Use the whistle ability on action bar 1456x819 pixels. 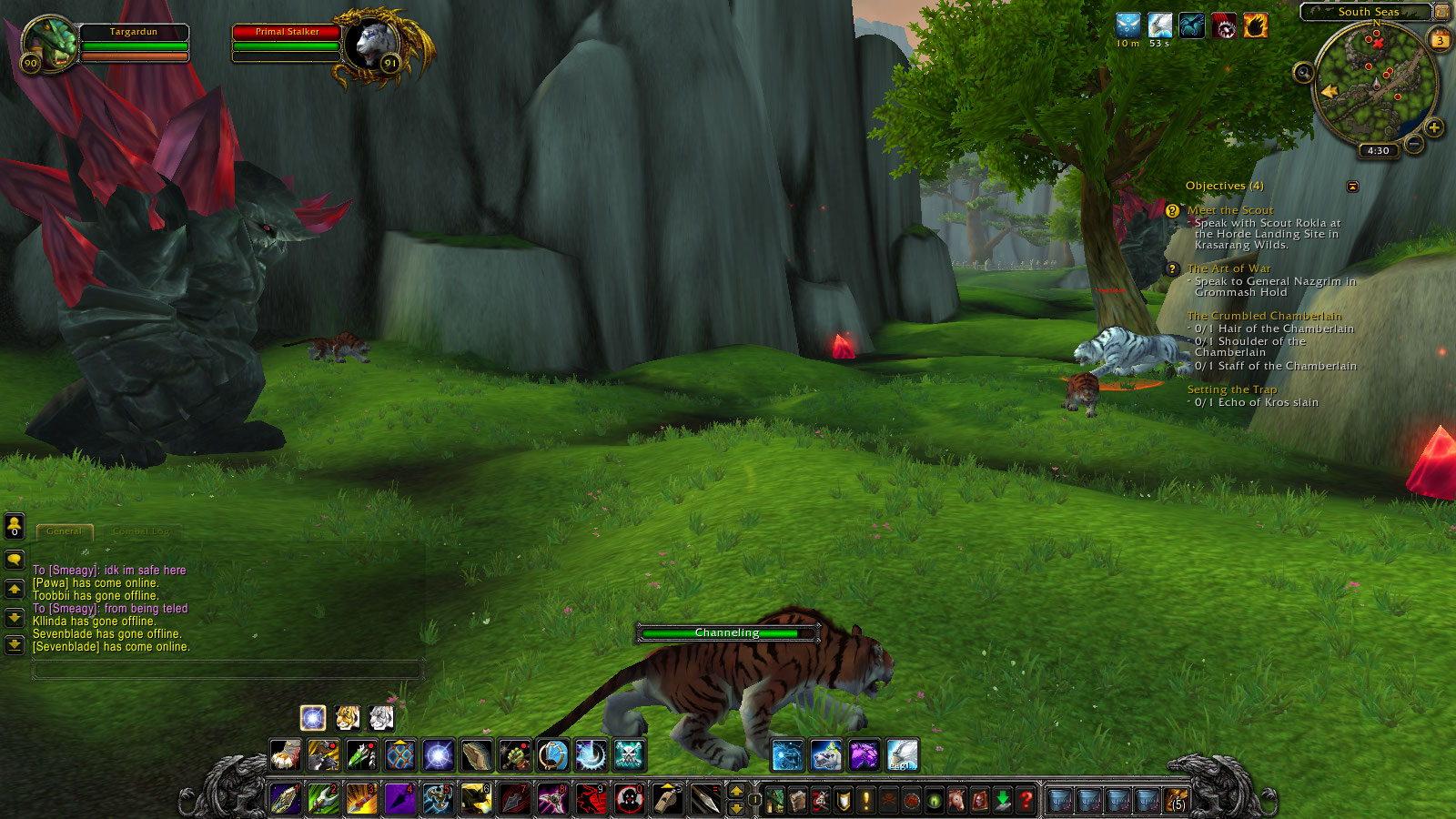pyautogui.click(x=667, y=799)
